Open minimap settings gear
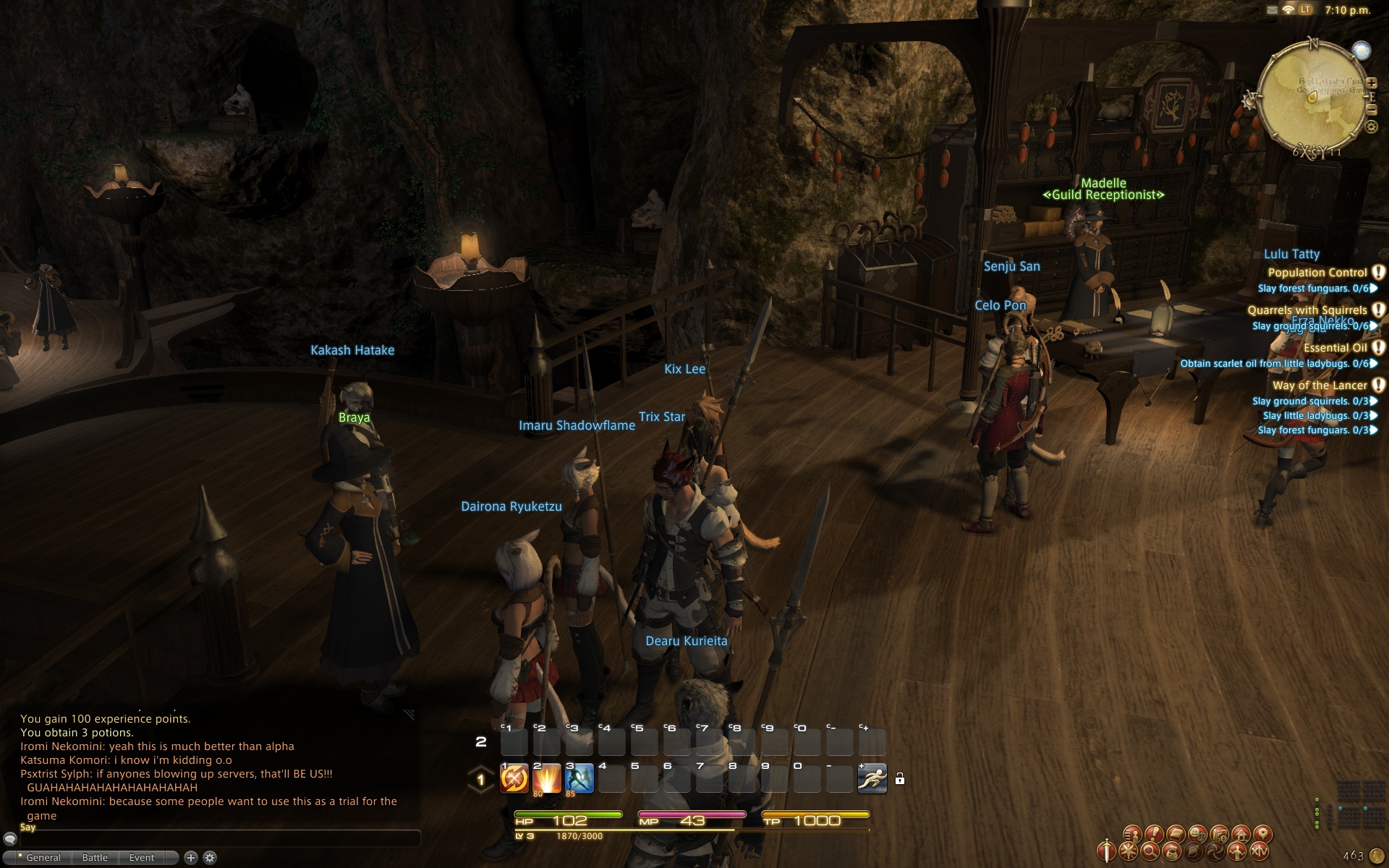 (x=1371, y=127)
